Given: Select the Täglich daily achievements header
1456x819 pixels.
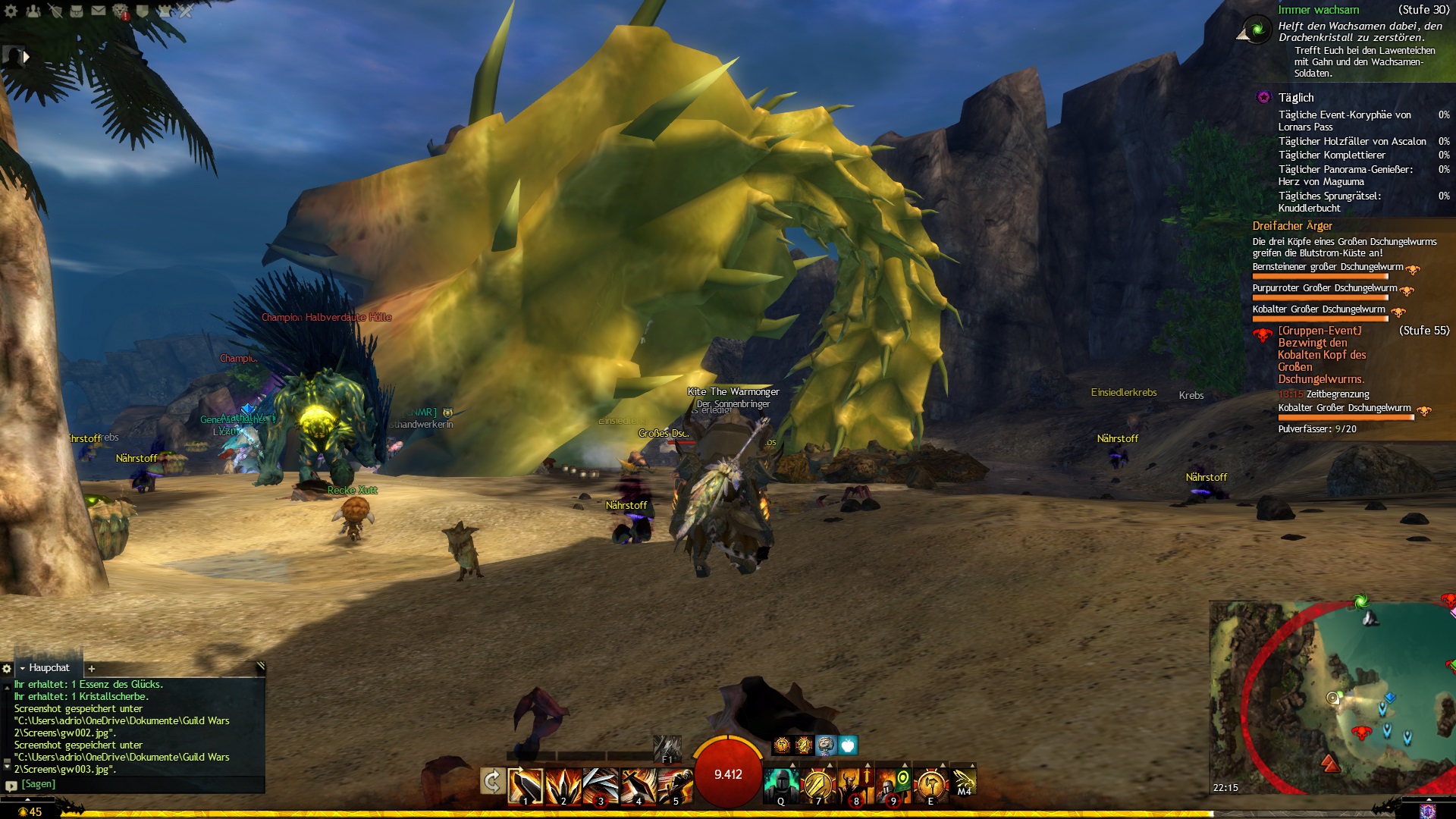Looking at the screenshot, I should coord(1296,98).
